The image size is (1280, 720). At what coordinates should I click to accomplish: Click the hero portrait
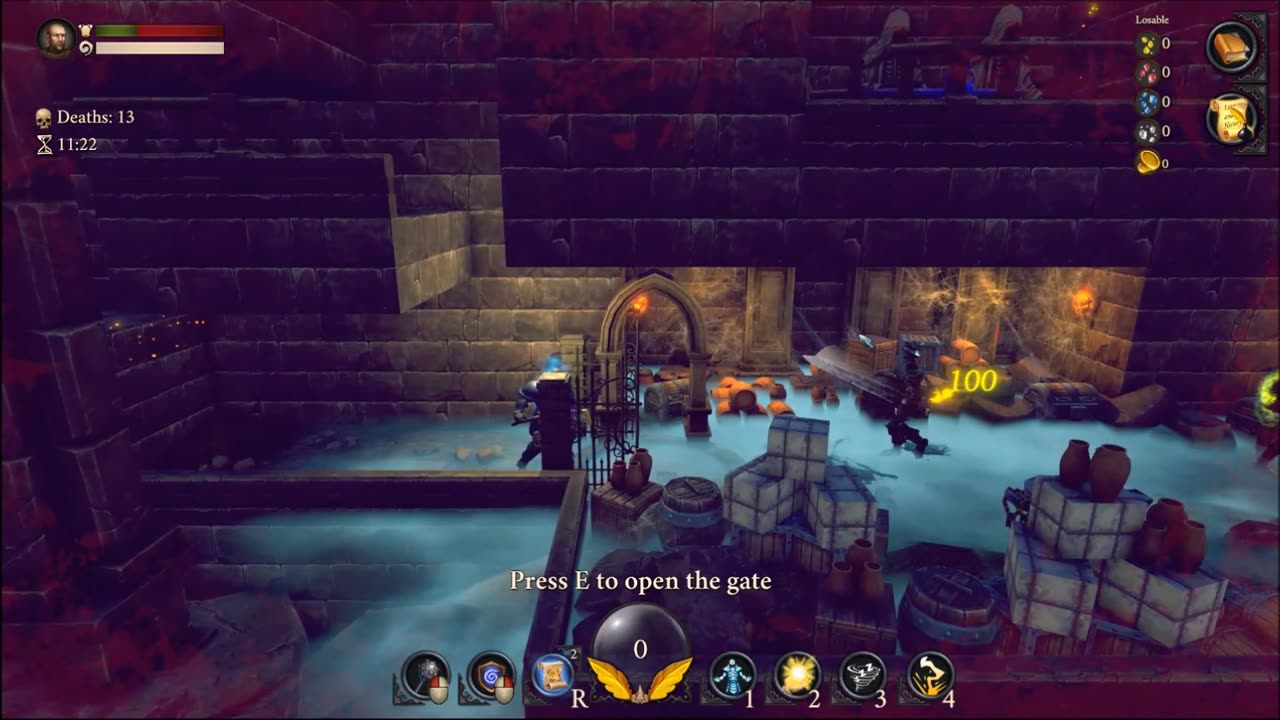point(56,38)
